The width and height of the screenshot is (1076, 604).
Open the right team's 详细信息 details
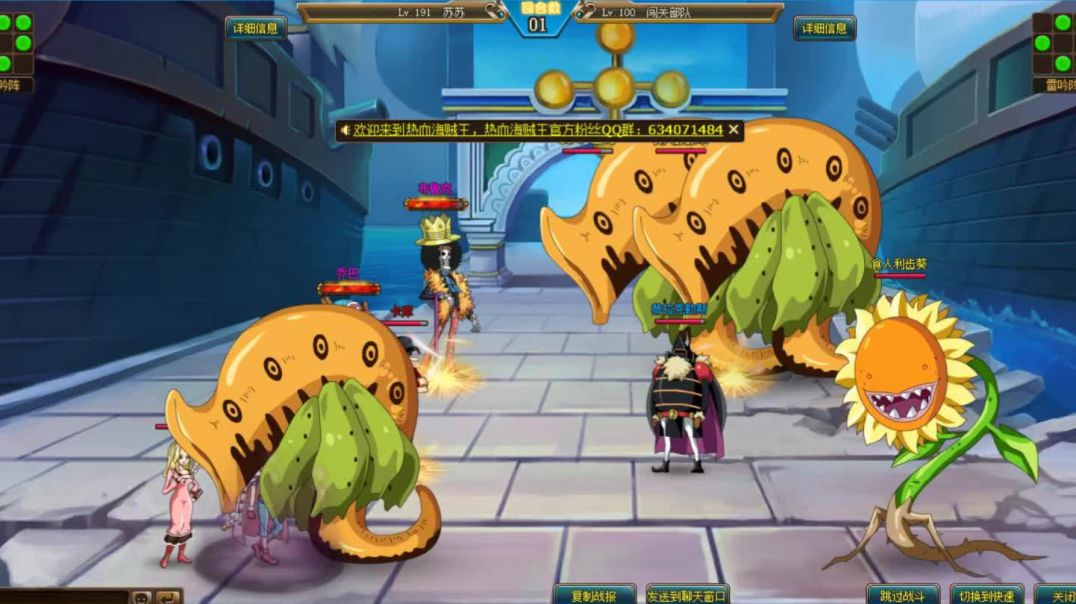(x=824, y=28)
